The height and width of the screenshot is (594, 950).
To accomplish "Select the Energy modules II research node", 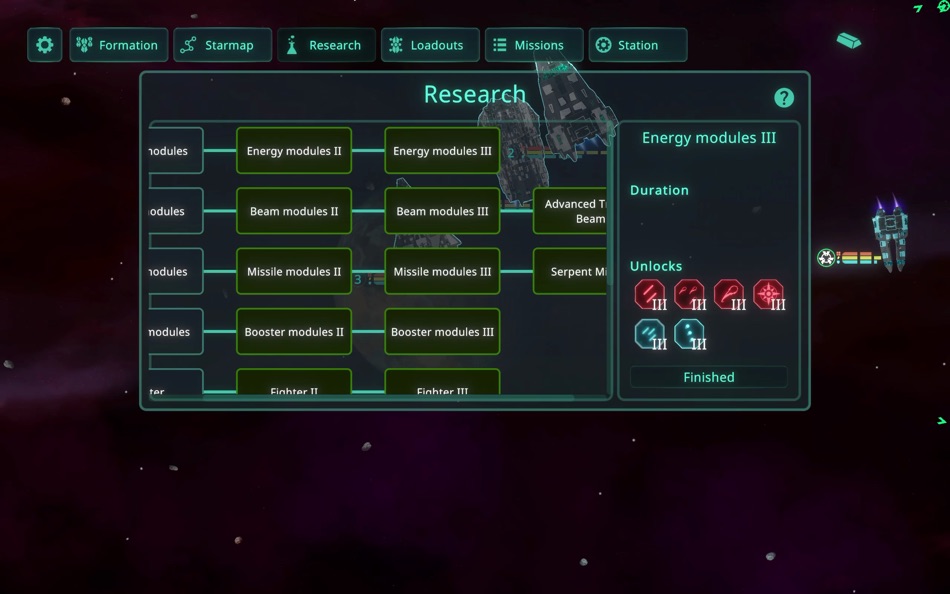I will coord(294,151).
